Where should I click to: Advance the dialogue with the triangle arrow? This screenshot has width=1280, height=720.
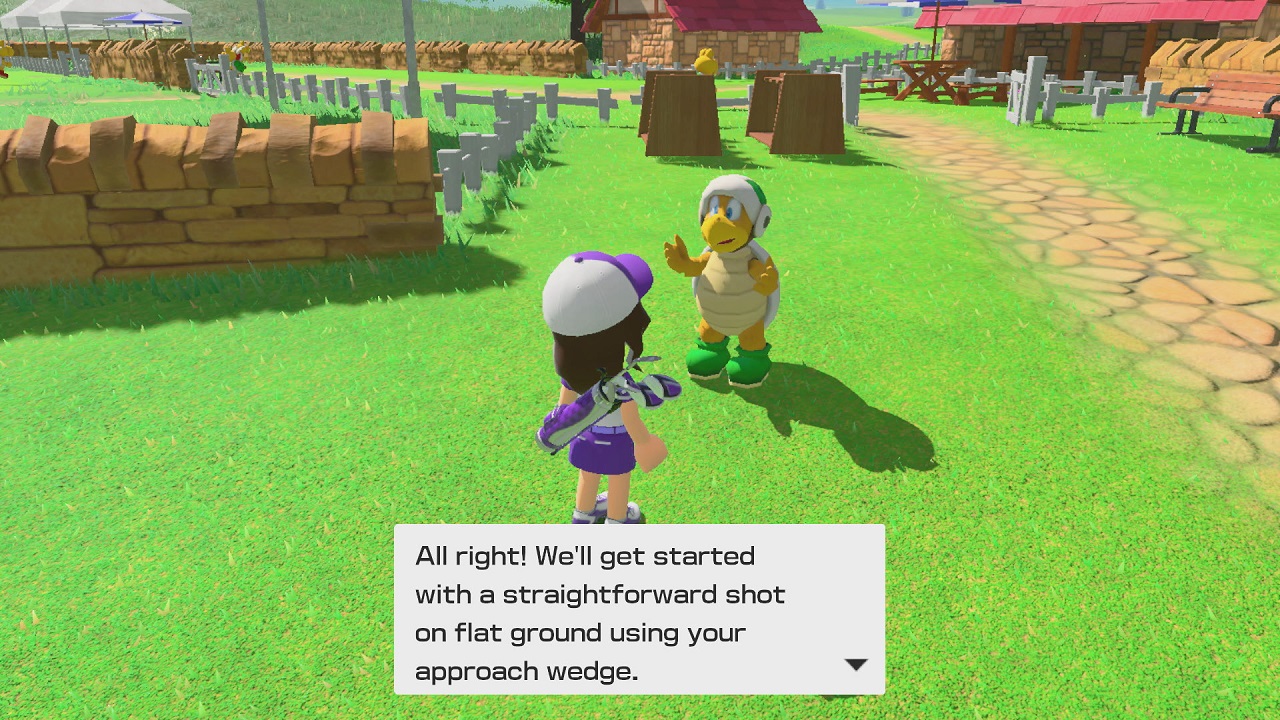point(855,664)
